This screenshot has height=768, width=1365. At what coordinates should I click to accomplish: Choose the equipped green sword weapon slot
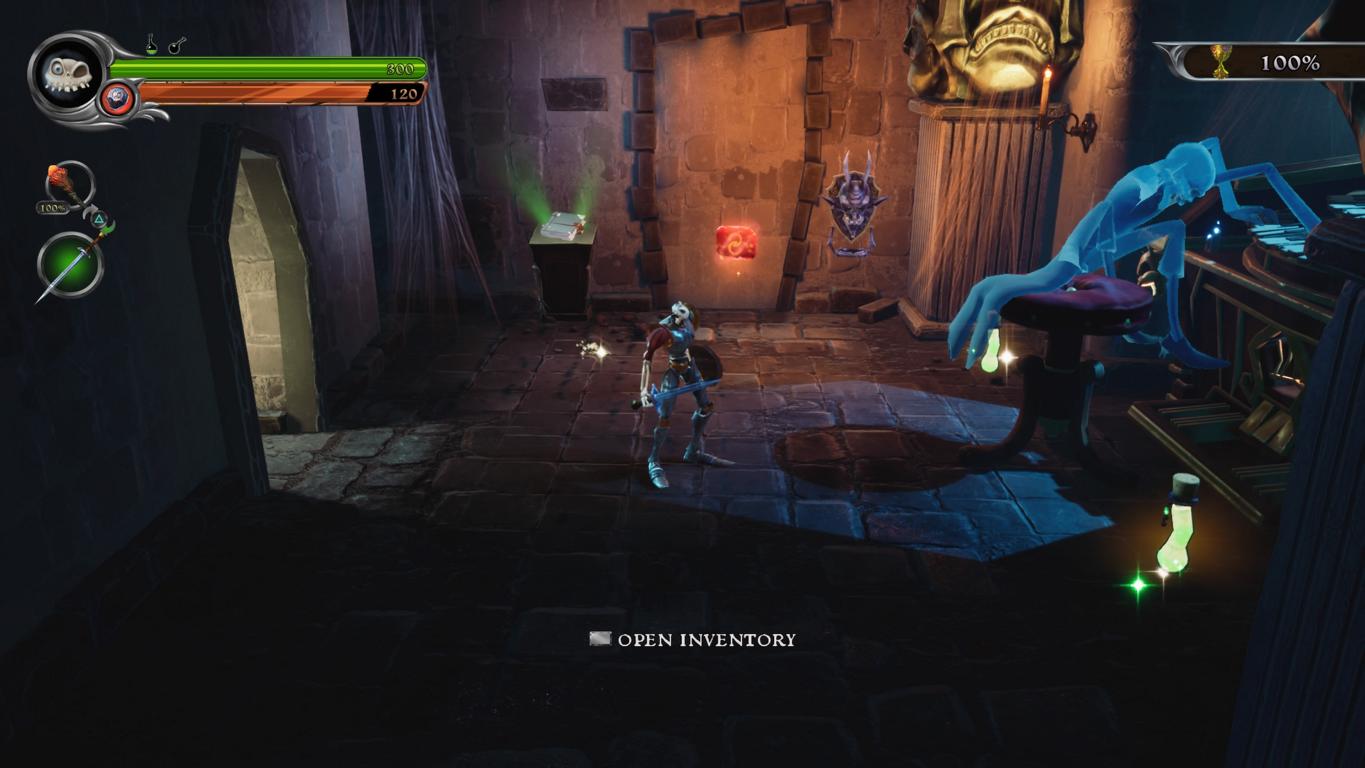[x=71, y=265]
